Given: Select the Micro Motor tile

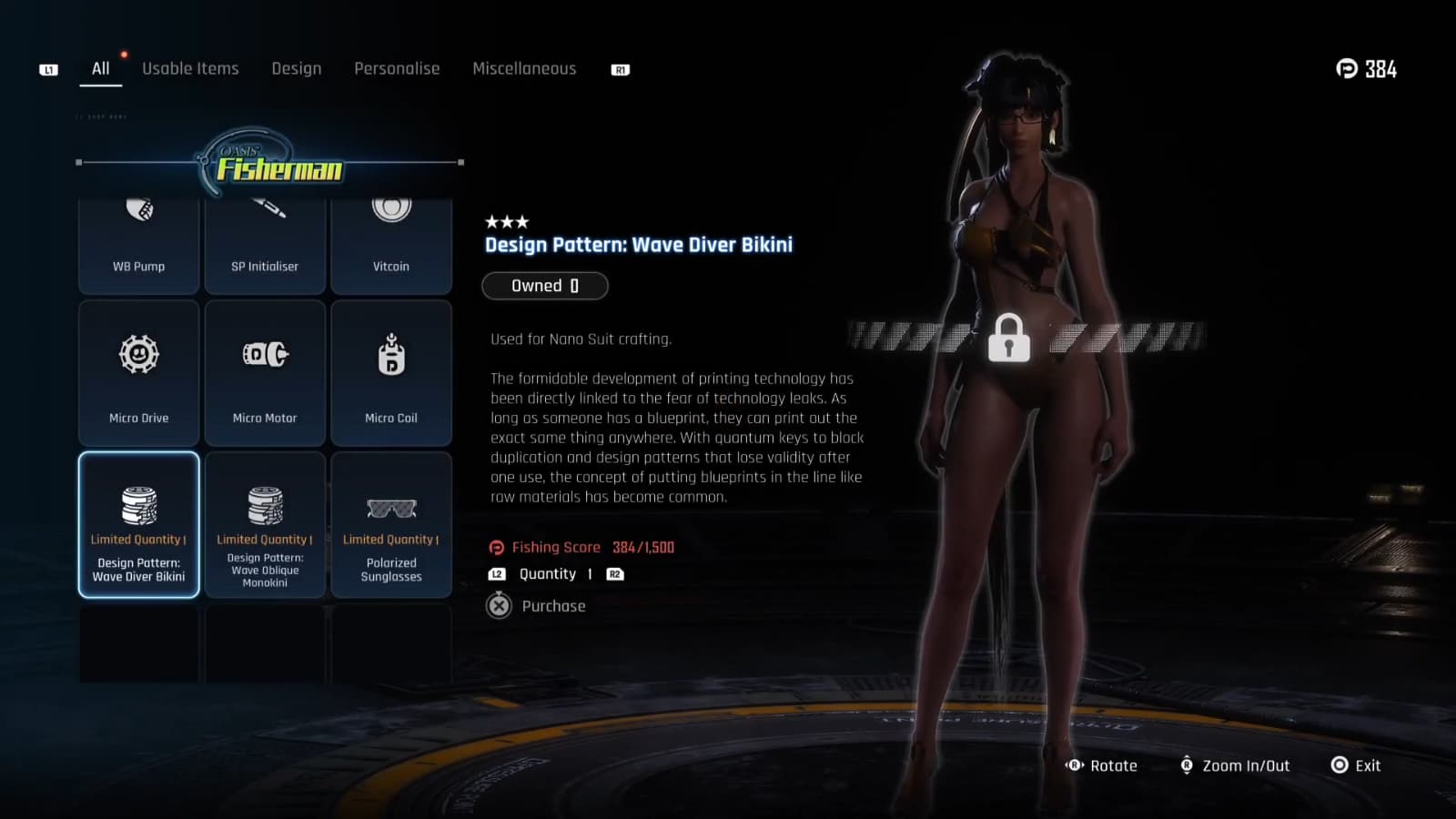Looking at the screenshot, I should pos(265,373).
